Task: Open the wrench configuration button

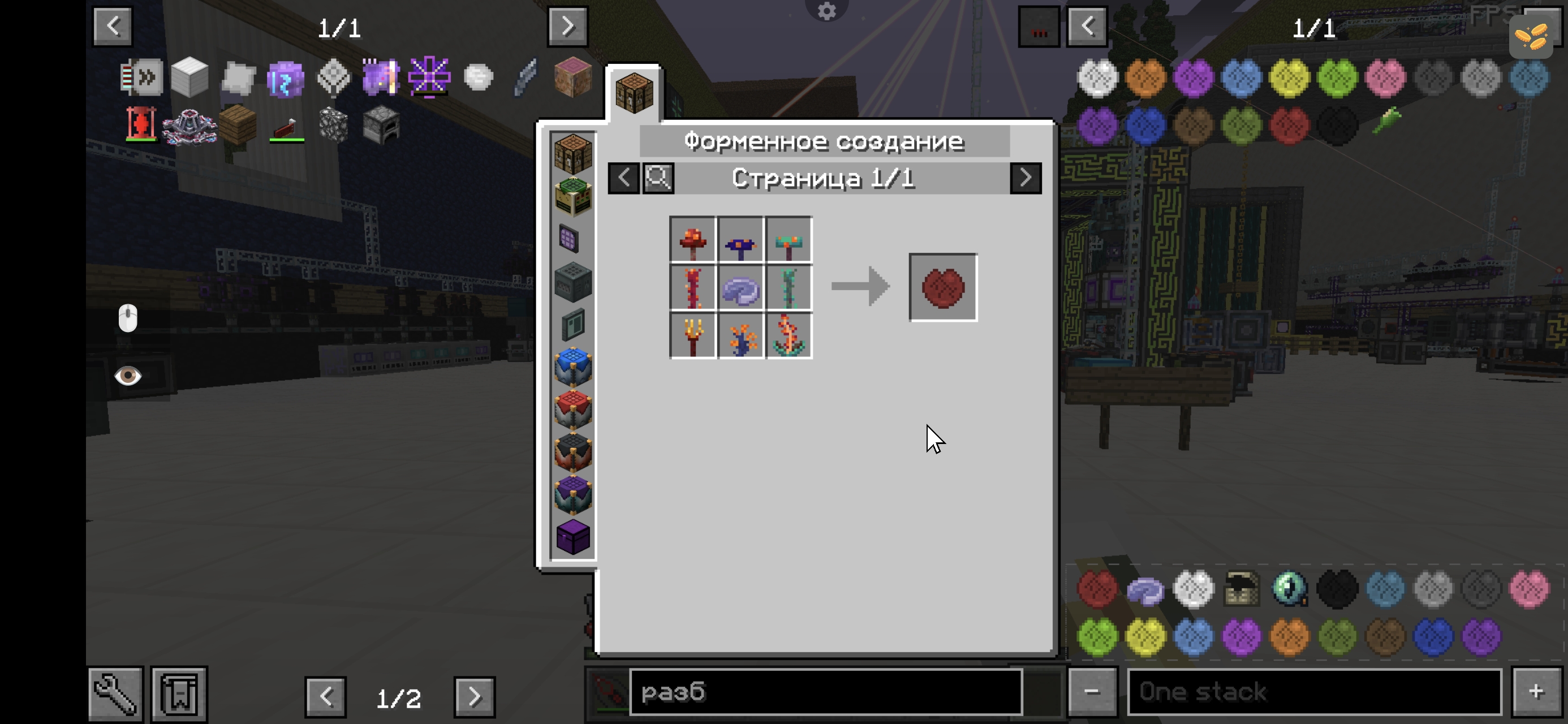Action: [x=115, y=693]
